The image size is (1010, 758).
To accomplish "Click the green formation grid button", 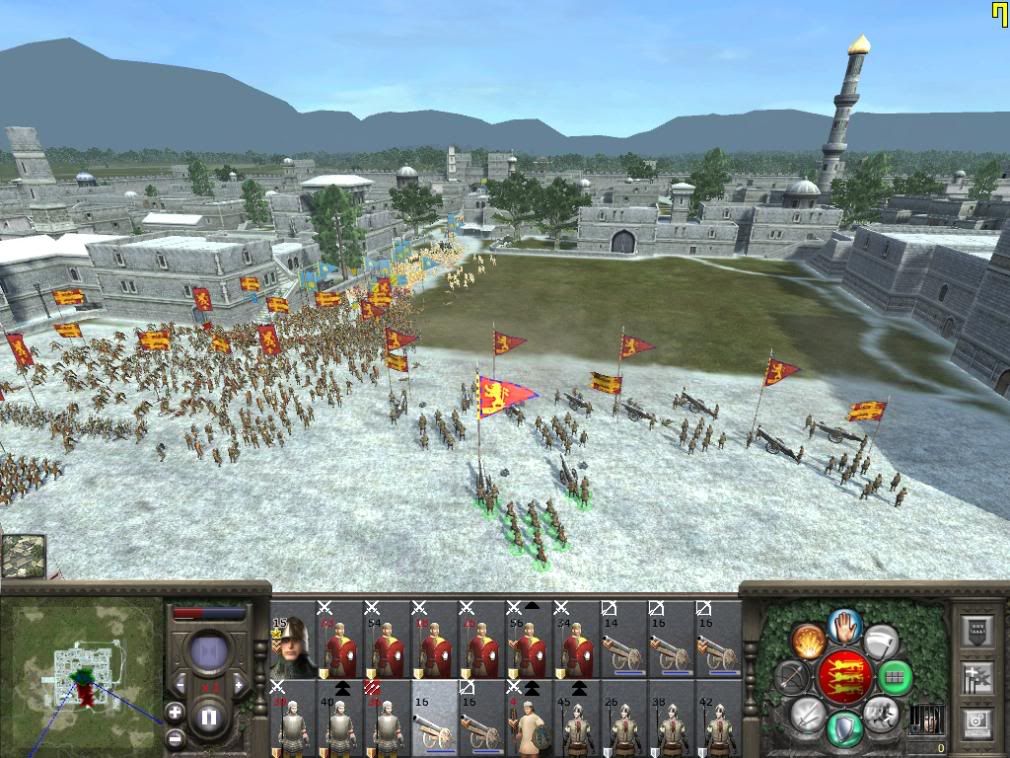I will pyautogui.click(x=895, y=677).
